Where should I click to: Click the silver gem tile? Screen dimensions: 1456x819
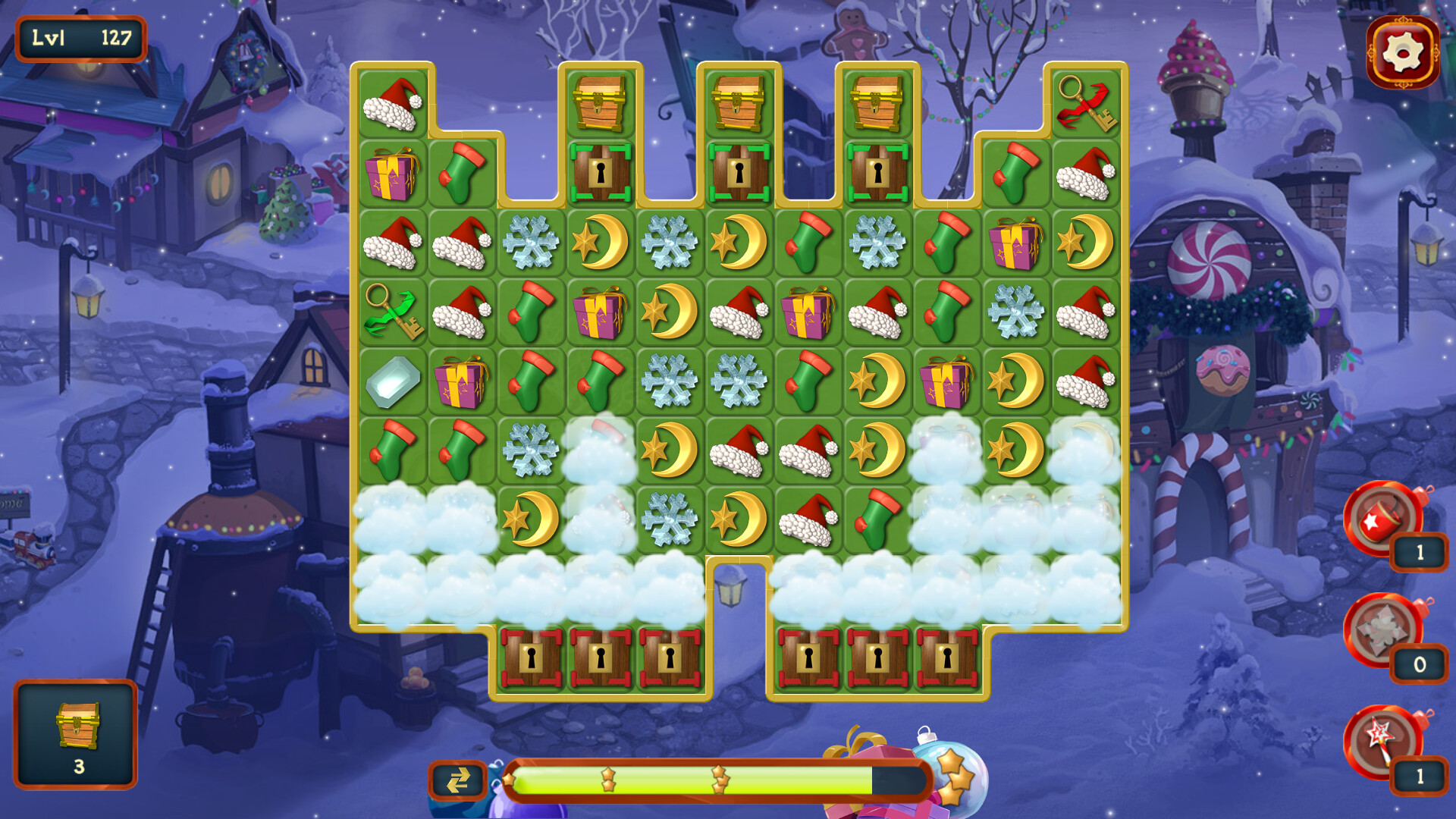[x=393, y=383]
